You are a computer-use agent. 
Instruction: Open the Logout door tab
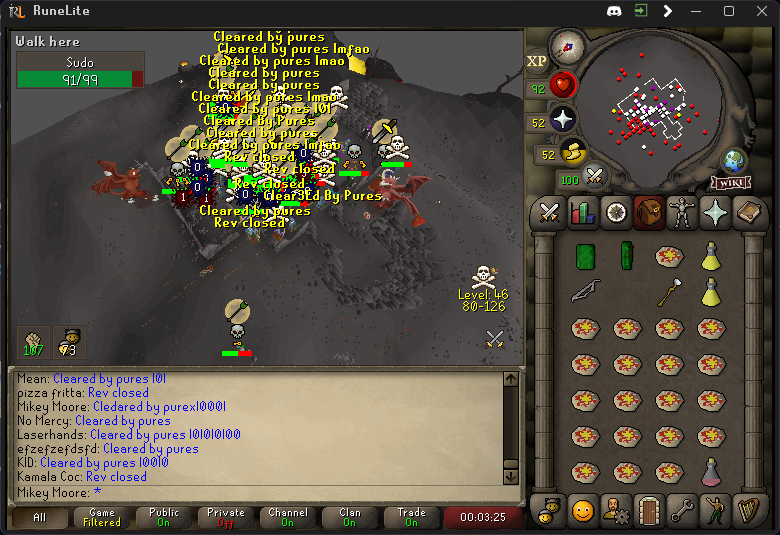[x=648, y=511]
